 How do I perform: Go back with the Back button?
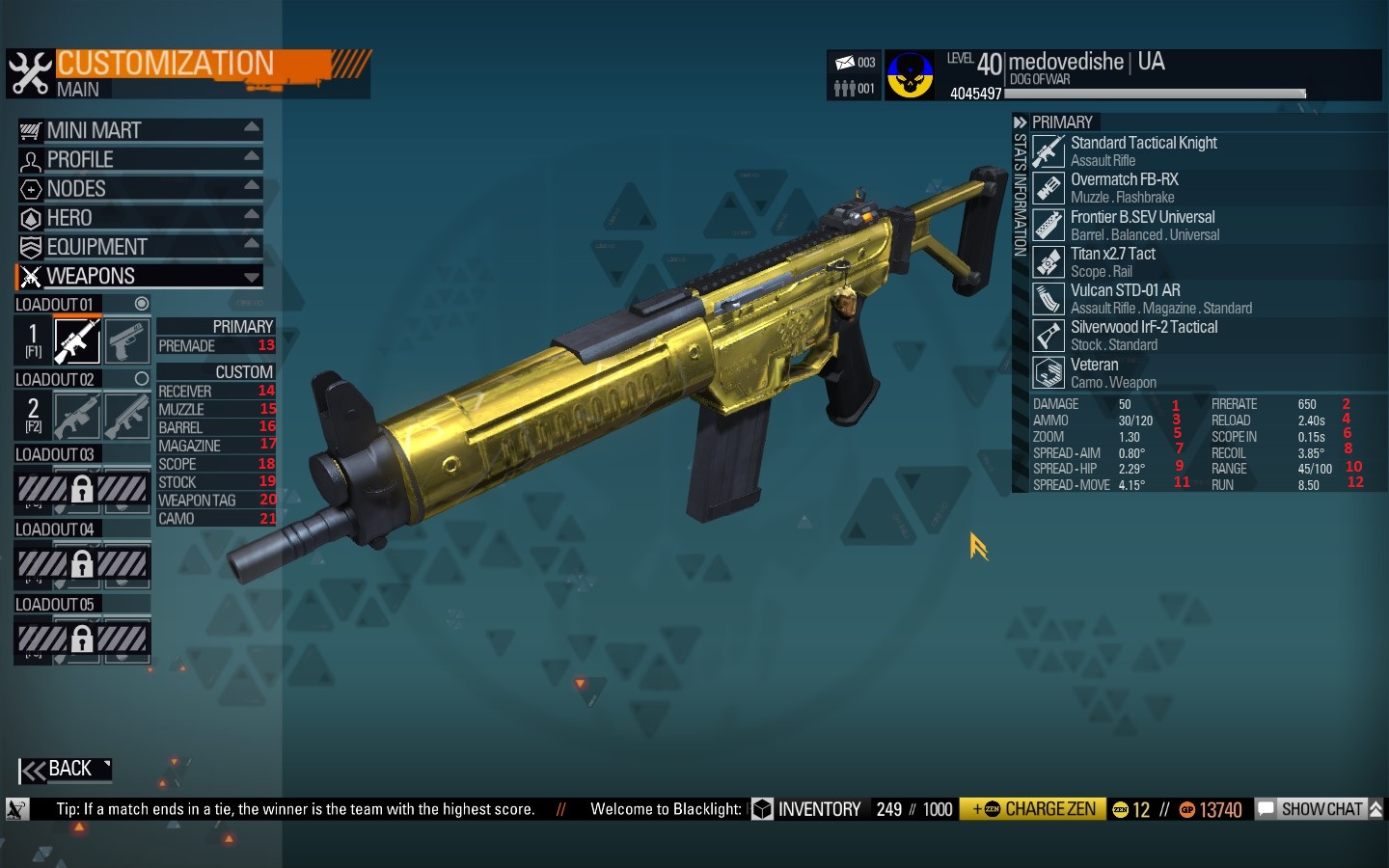click(64, 770)
